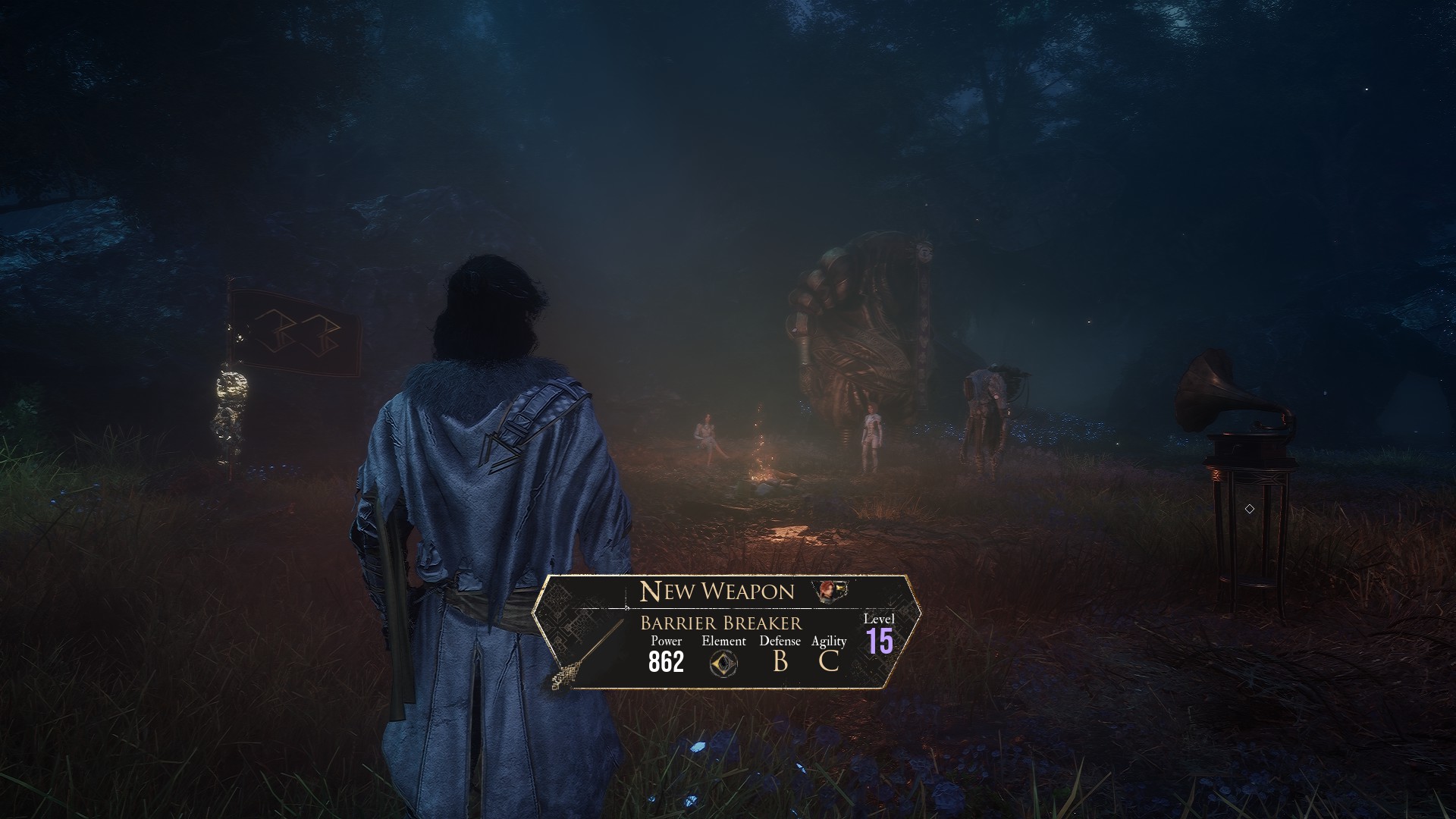
Task: Select the character portrait on the weapon notification
Action: [x=828, y=591]
